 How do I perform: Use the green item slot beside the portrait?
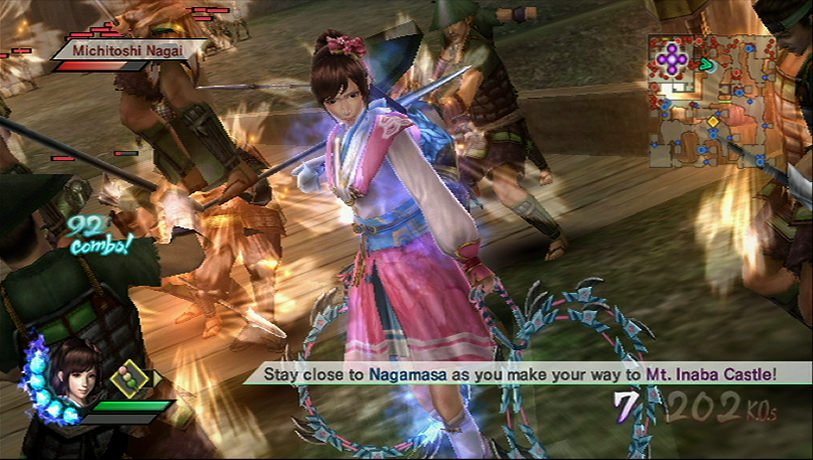(131, 380)
